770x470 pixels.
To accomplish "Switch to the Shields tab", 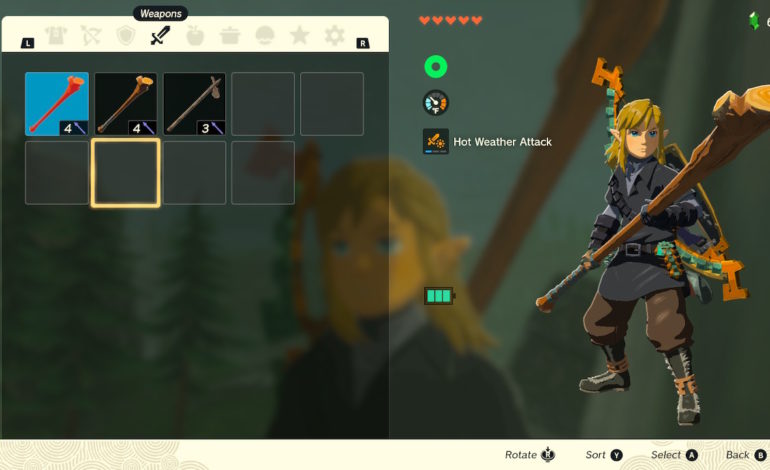I will 125,37.
